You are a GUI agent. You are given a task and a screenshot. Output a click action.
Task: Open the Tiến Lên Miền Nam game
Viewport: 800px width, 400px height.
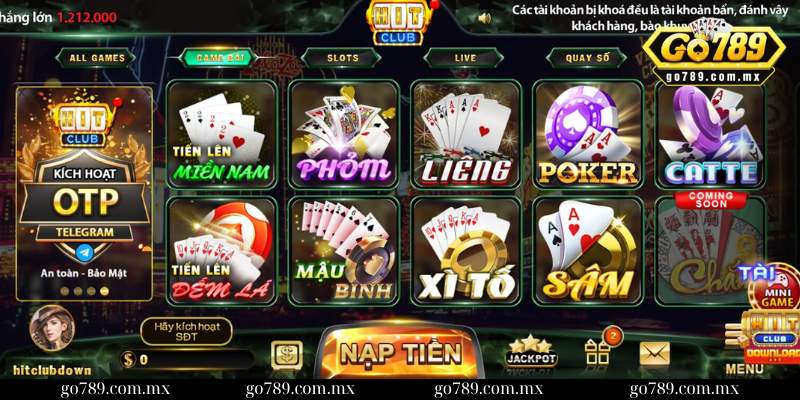(221, 135)
